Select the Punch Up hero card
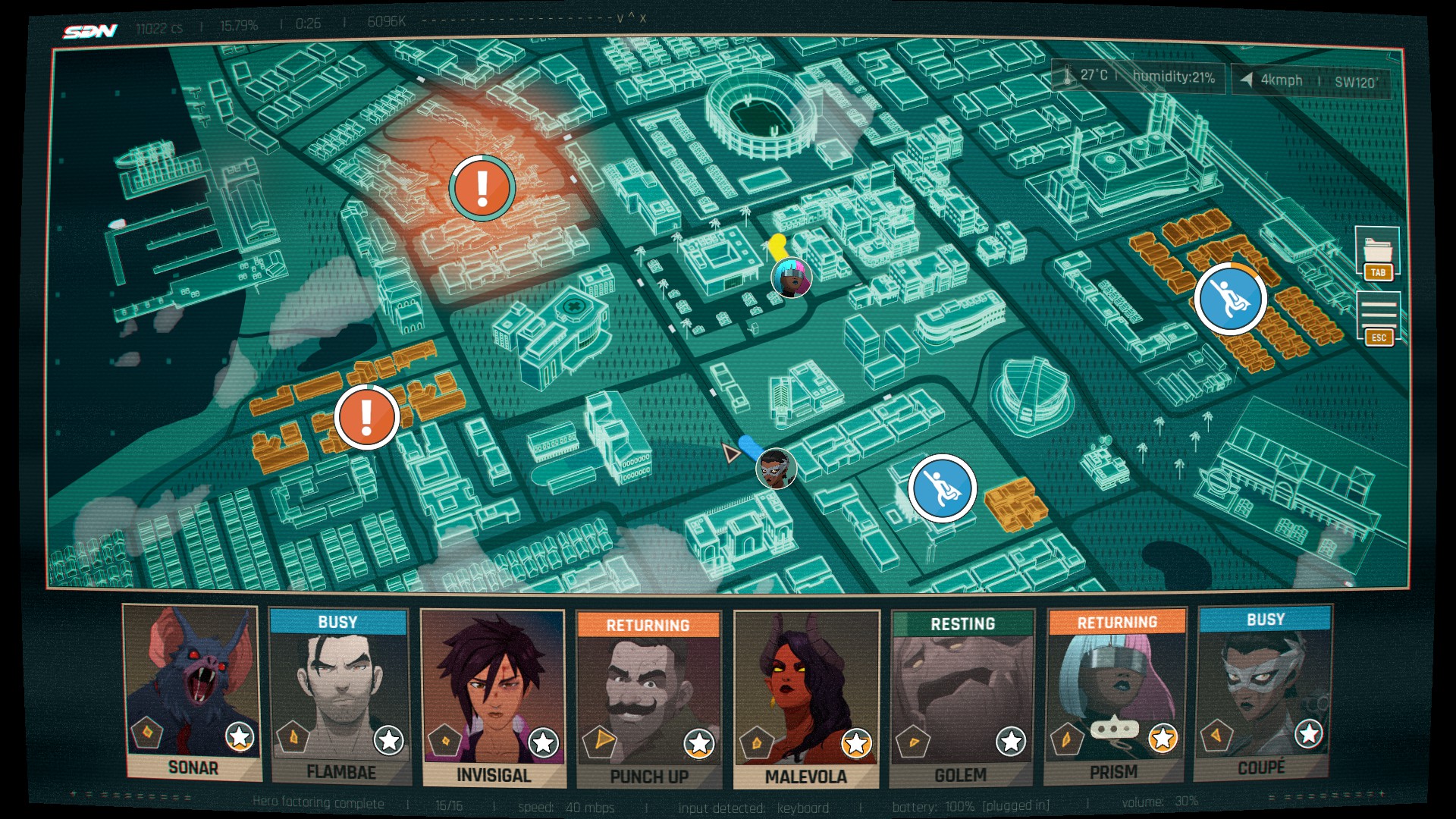 click(648, 699)
